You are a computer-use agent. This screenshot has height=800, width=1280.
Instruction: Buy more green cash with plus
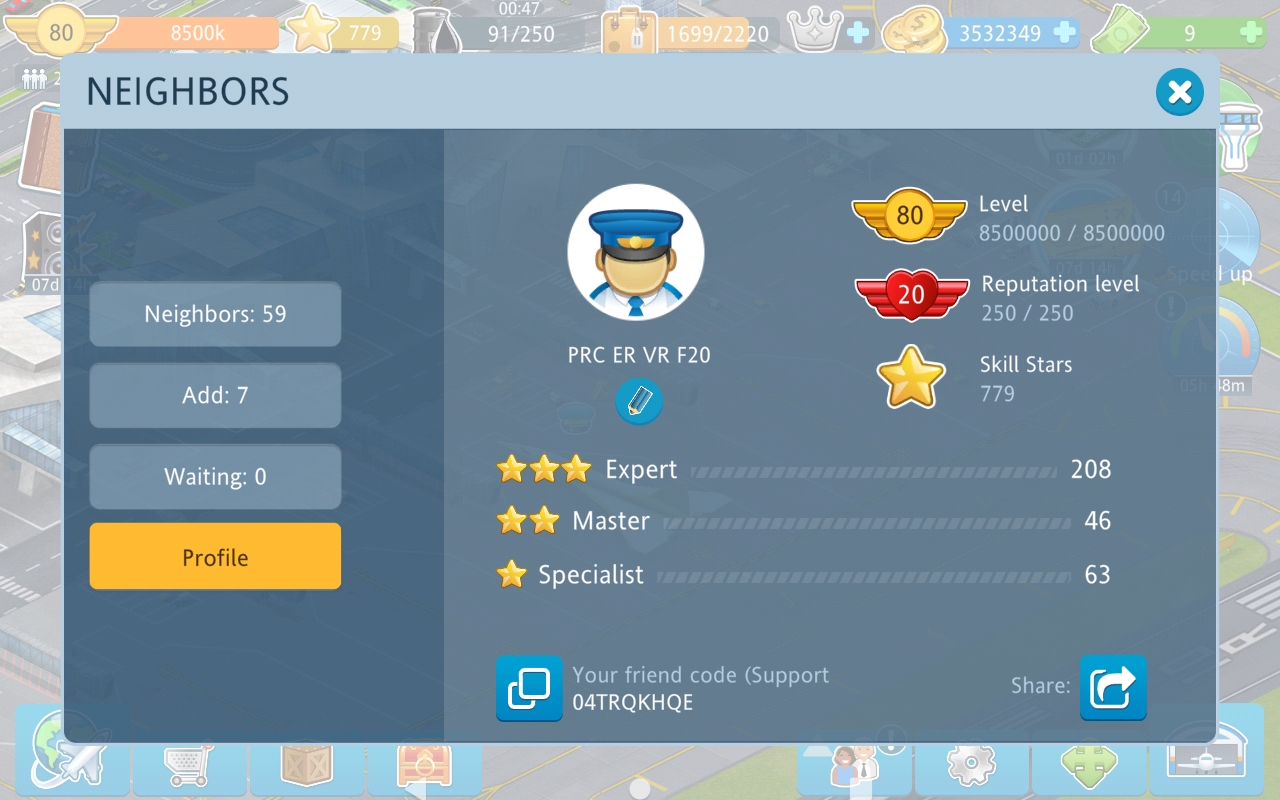(1250, 33)
